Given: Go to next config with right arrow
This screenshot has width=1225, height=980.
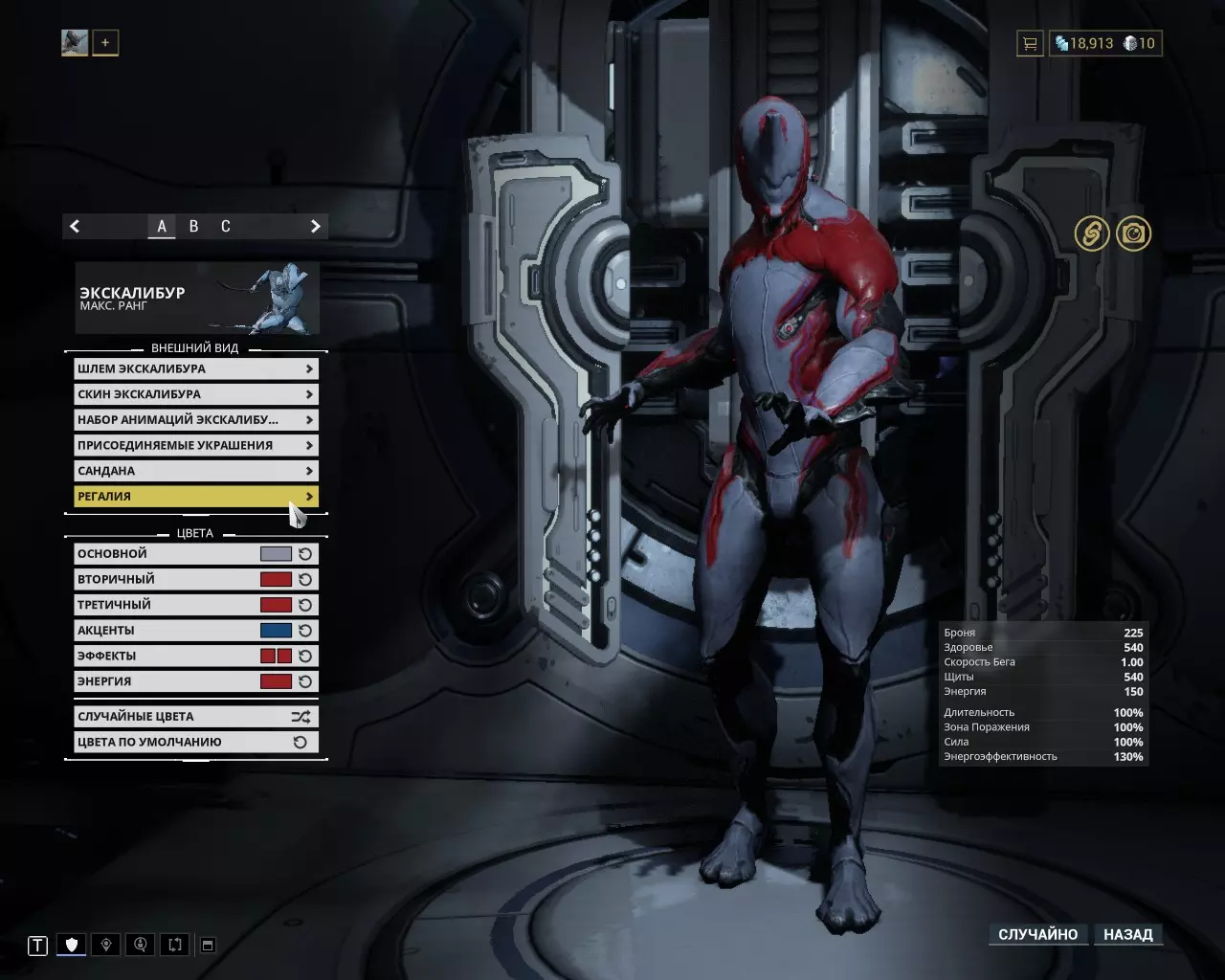Looking at the screenshot, I should pyautogui.click(x=315, y=227).
